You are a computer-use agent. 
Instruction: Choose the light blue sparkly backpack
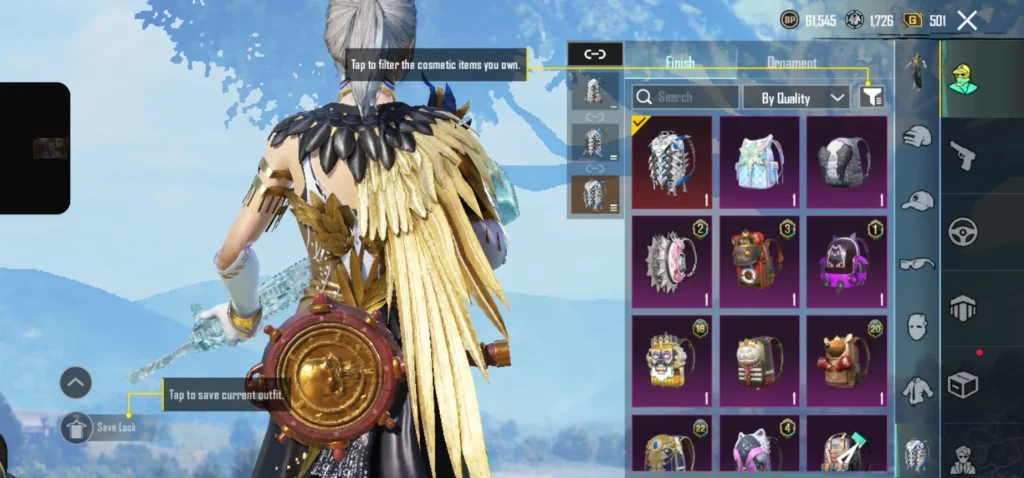[759, 162]
